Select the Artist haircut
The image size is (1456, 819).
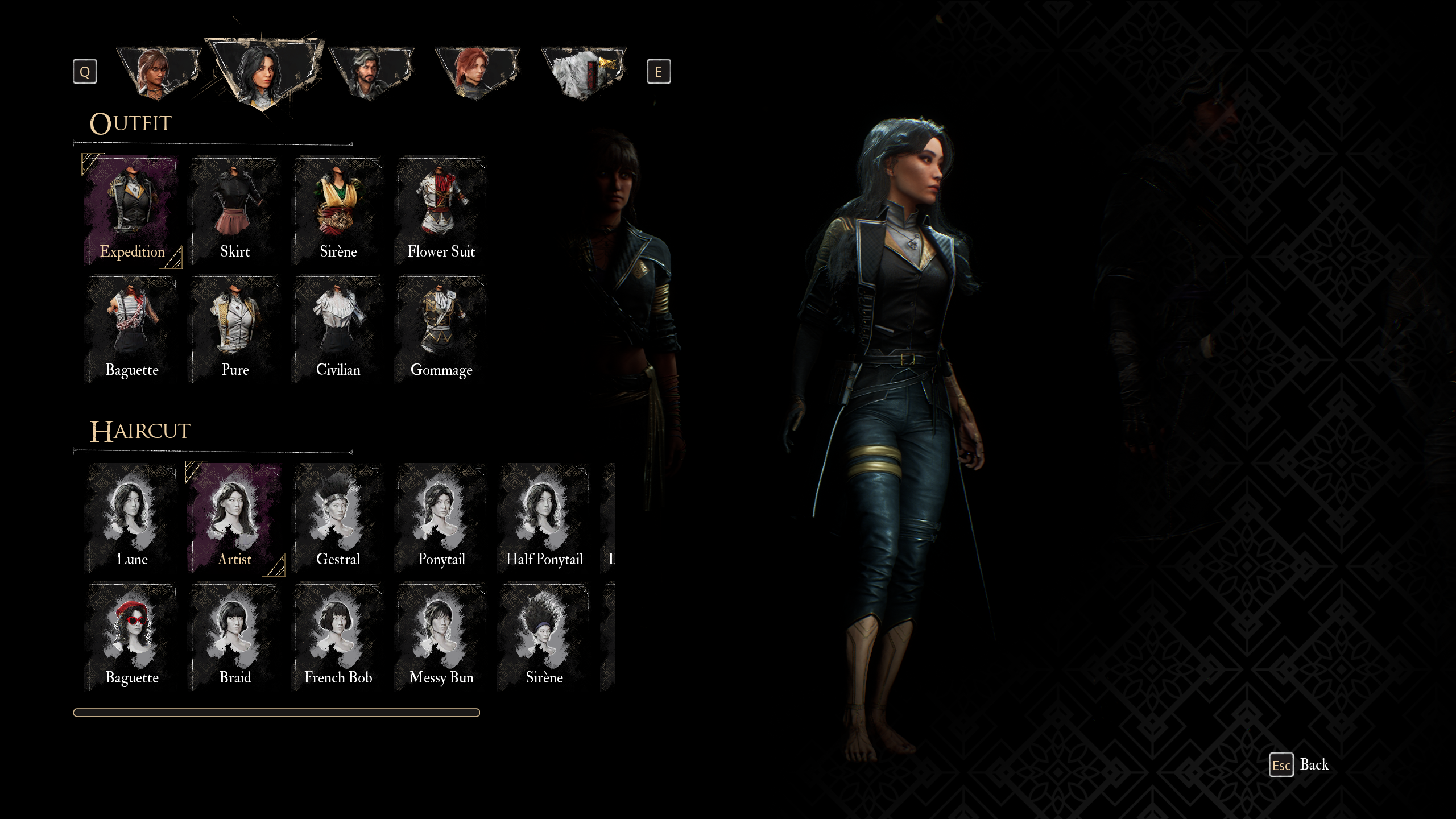(x=235, y=518)
